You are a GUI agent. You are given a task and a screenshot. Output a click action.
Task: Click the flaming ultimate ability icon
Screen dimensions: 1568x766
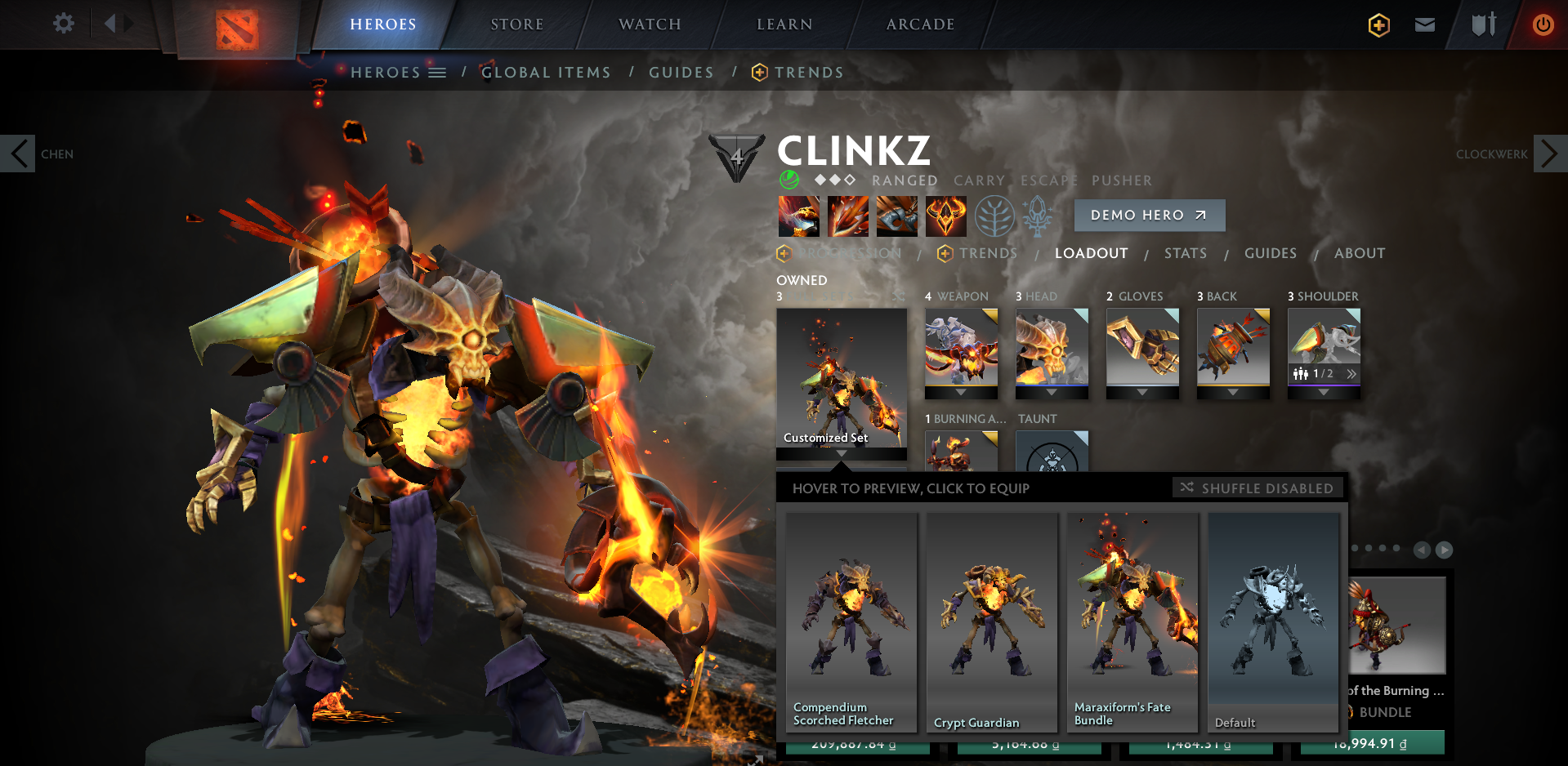coord(946,216)
